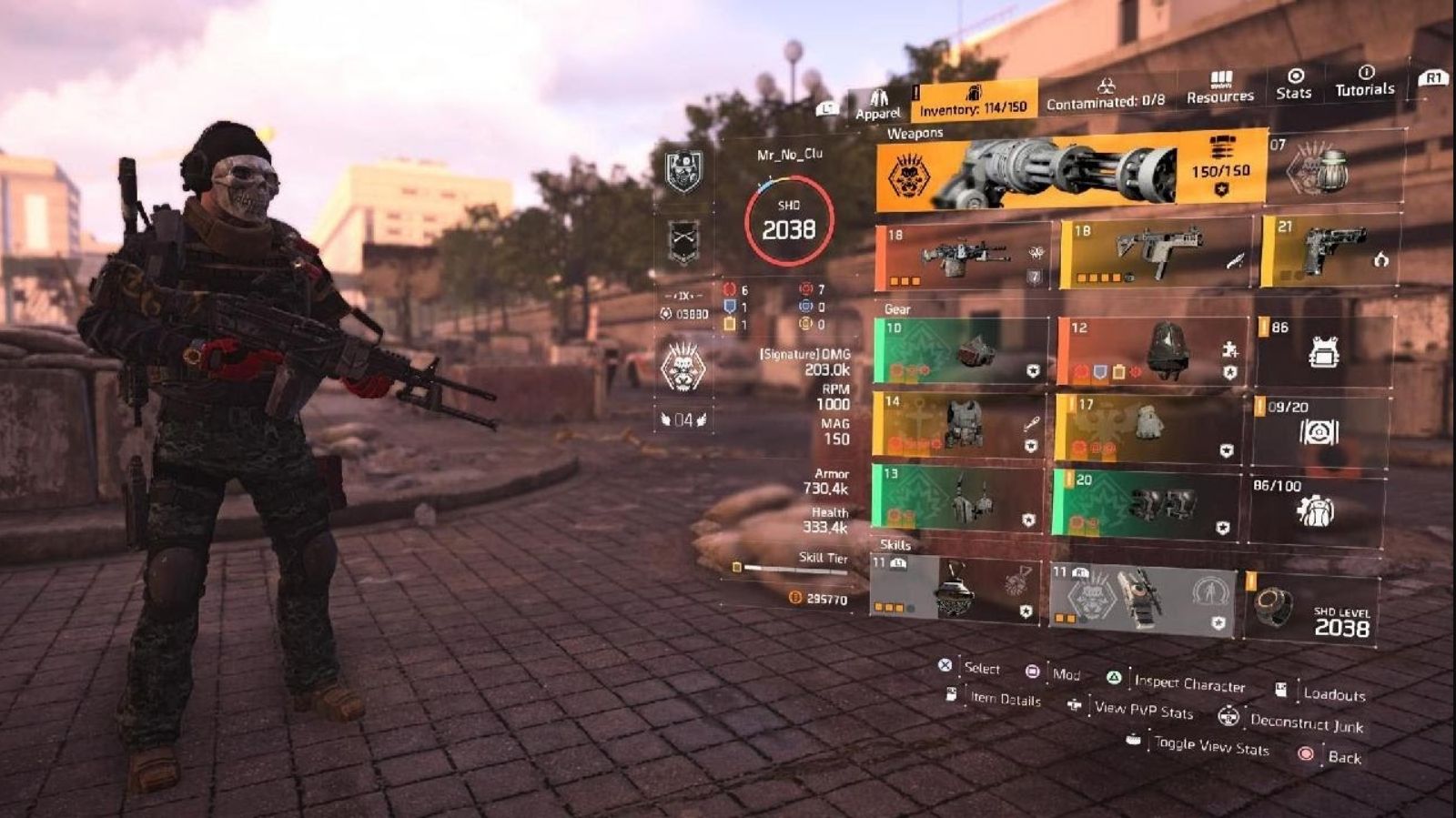Open the Resources tab
1456x818 pixels.
(1219, 87)
